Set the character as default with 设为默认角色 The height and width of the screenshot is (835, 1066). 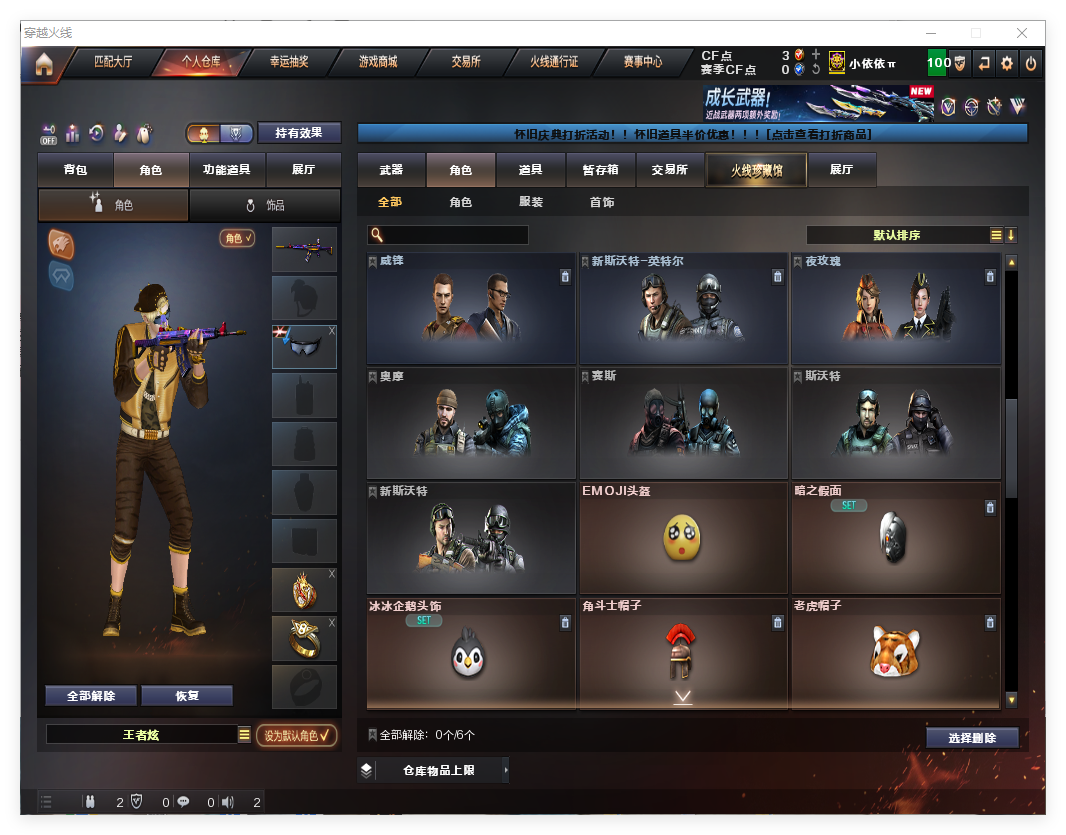(x=296, y=736)
